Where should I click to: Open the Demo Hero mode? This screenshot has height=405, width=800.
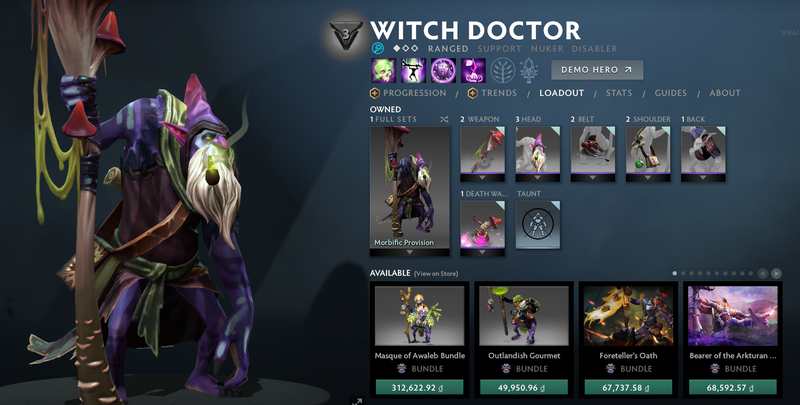tap(597, 70)
